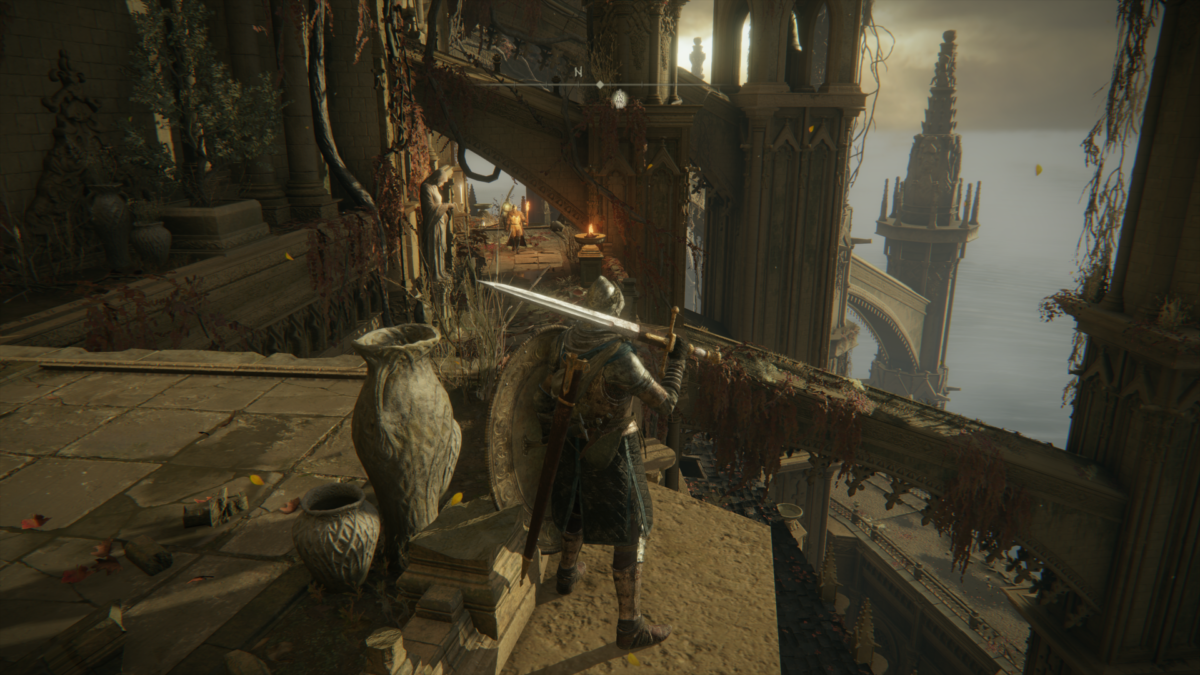Select the compass bar's center diamond indicator
The width and height of the screenshot is (1200, 675).
[x=600, y=84]
